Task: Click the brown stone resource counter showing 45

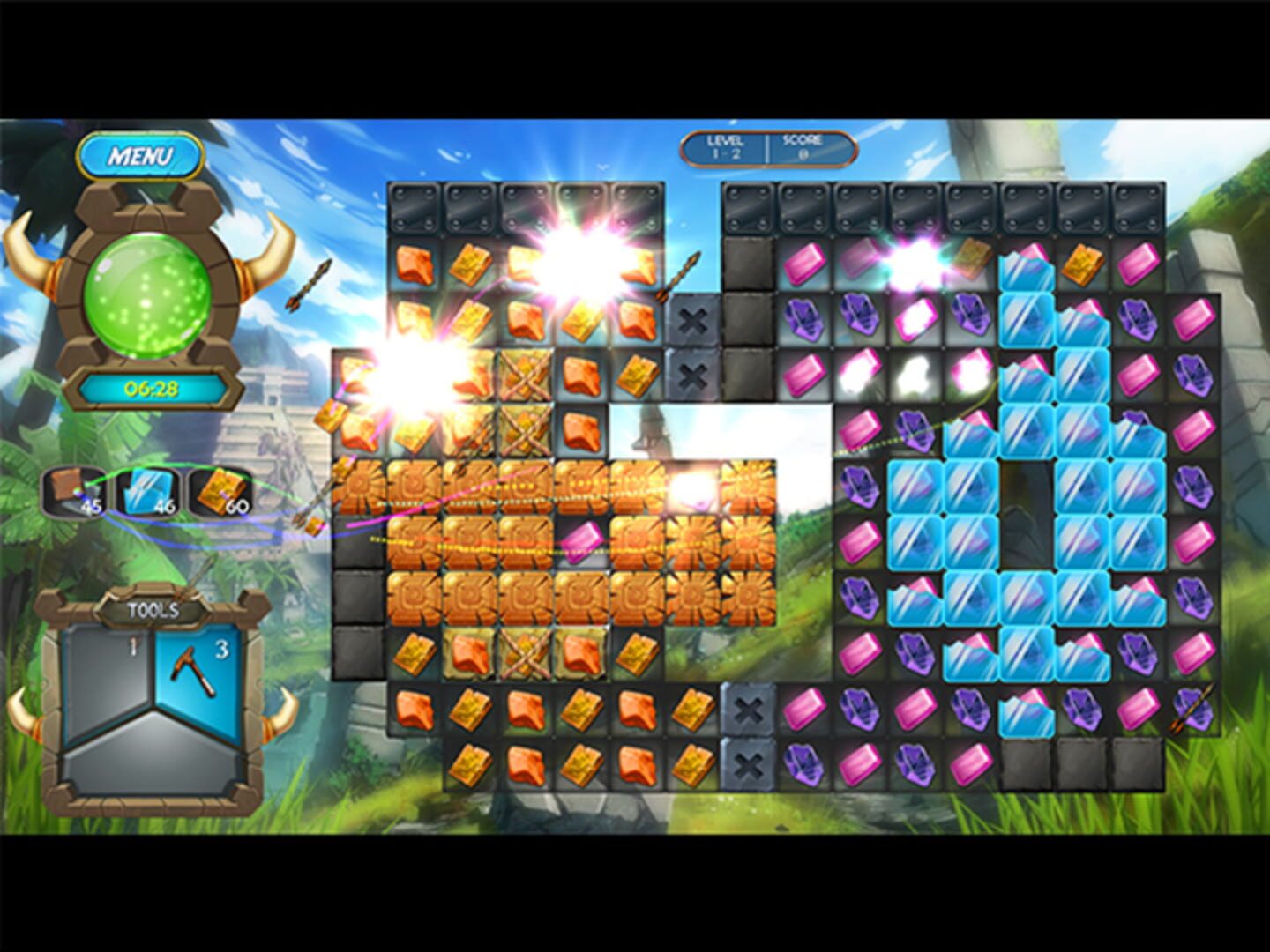Action: 74,493
